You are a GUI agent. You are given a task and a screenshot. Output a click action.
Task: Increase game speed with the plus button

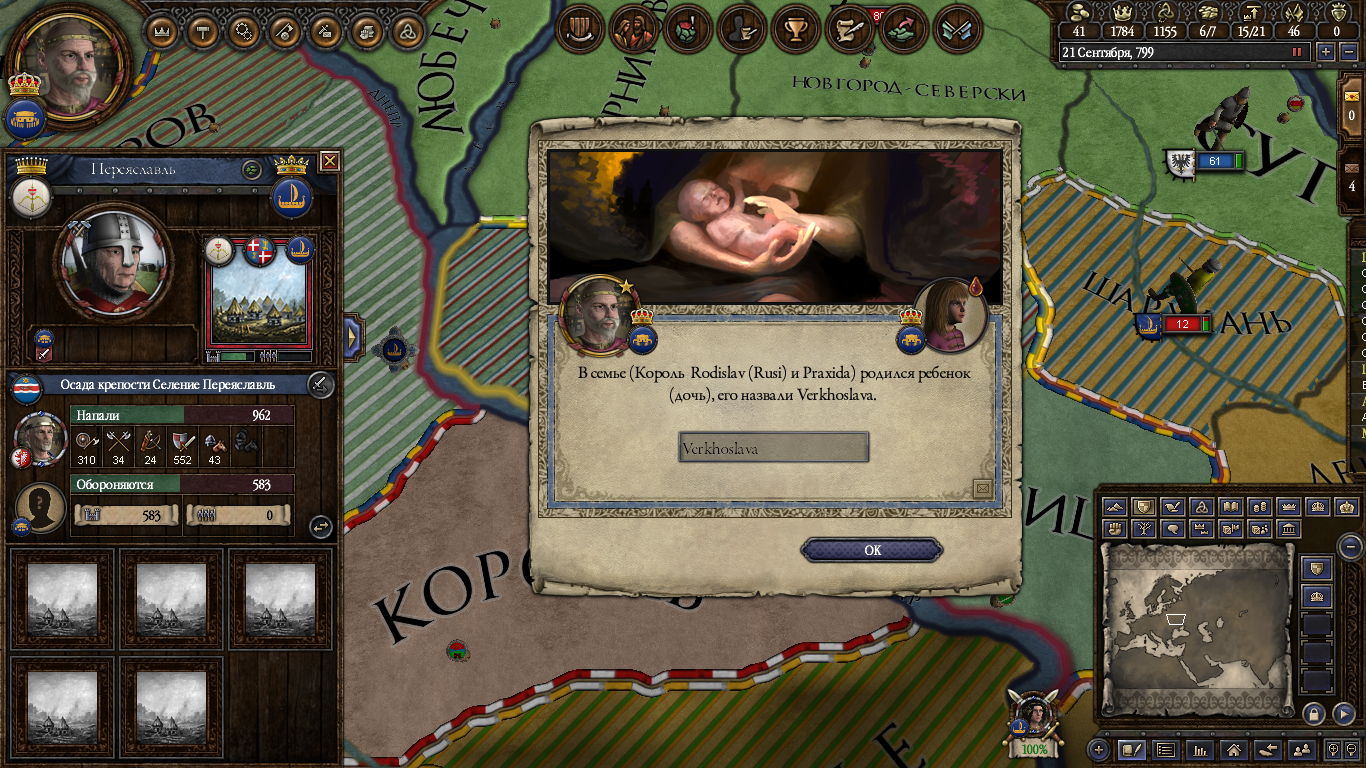click(x=1326, y=52)
